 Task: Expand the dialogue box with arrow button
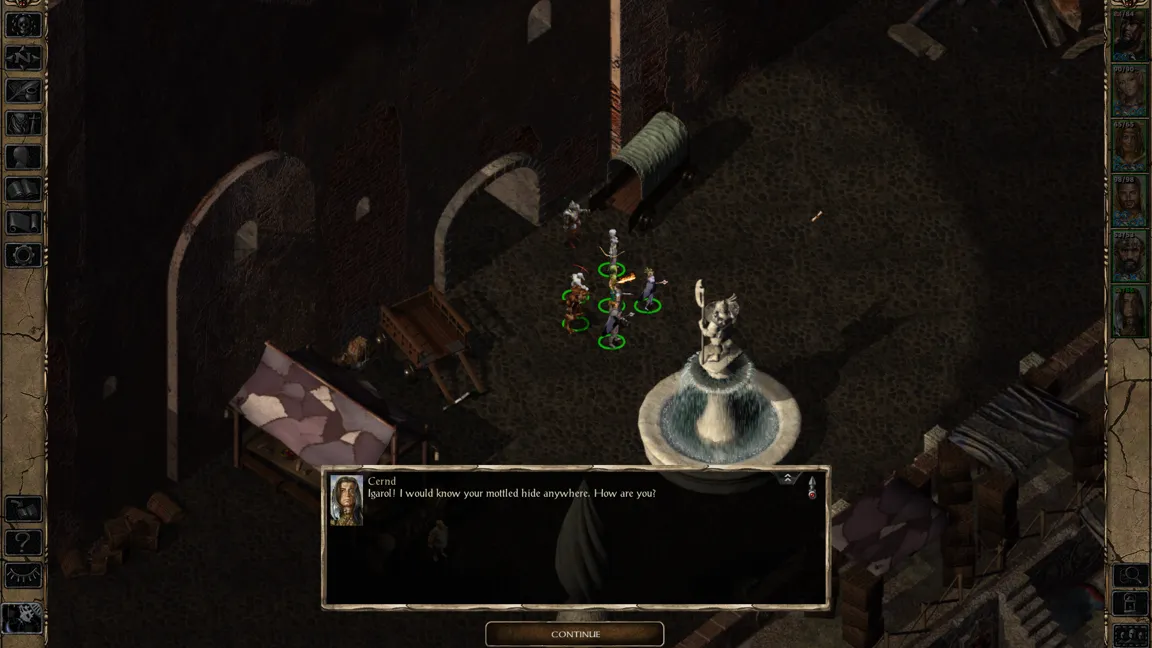[788, 479]
